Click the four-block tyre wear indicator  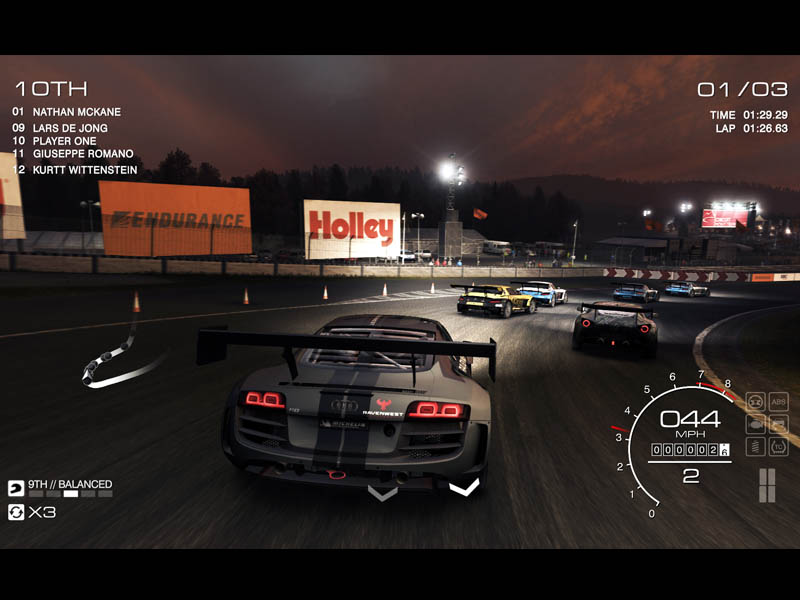767,485
